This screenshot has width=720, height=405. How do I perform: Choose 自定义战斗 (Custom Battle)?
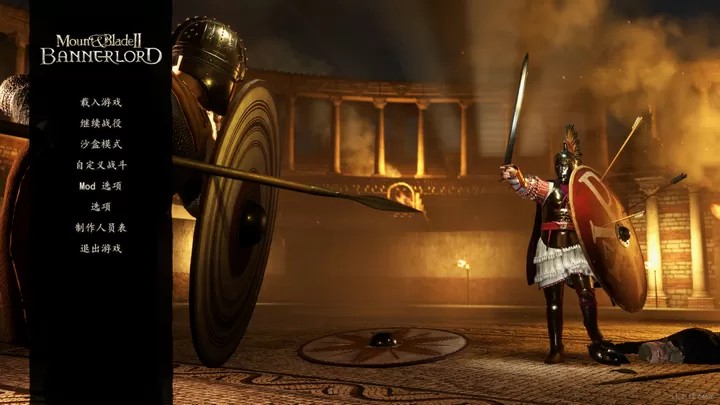point(101,165)
